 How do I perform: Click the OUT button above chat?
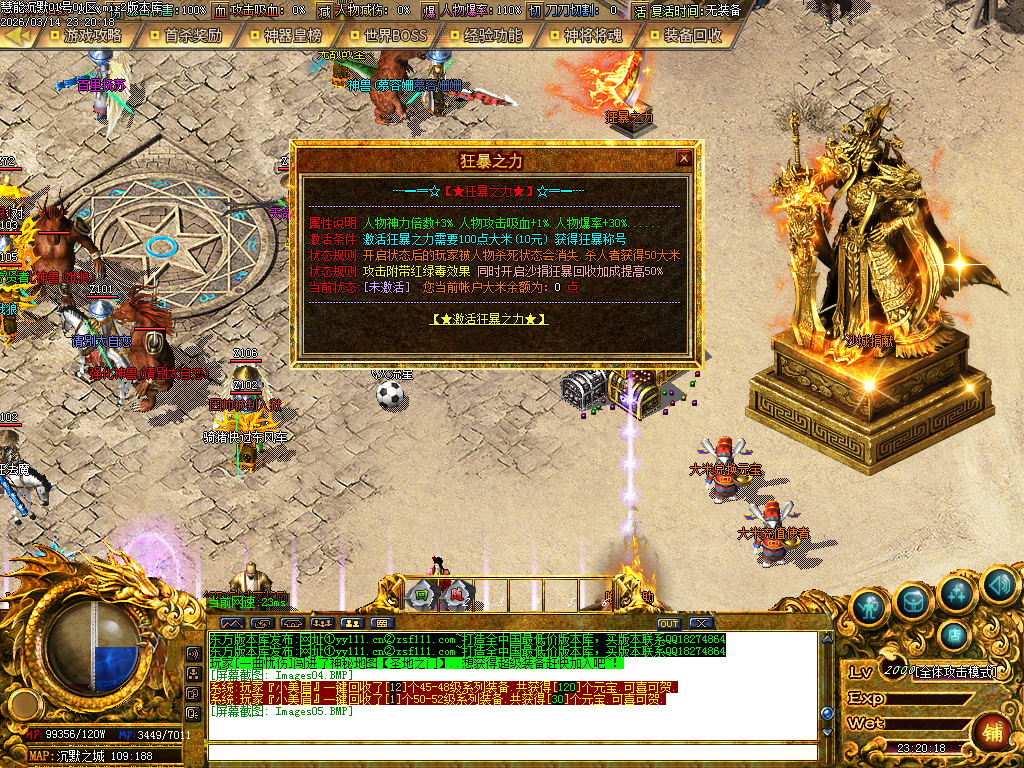tap(668, 624)
